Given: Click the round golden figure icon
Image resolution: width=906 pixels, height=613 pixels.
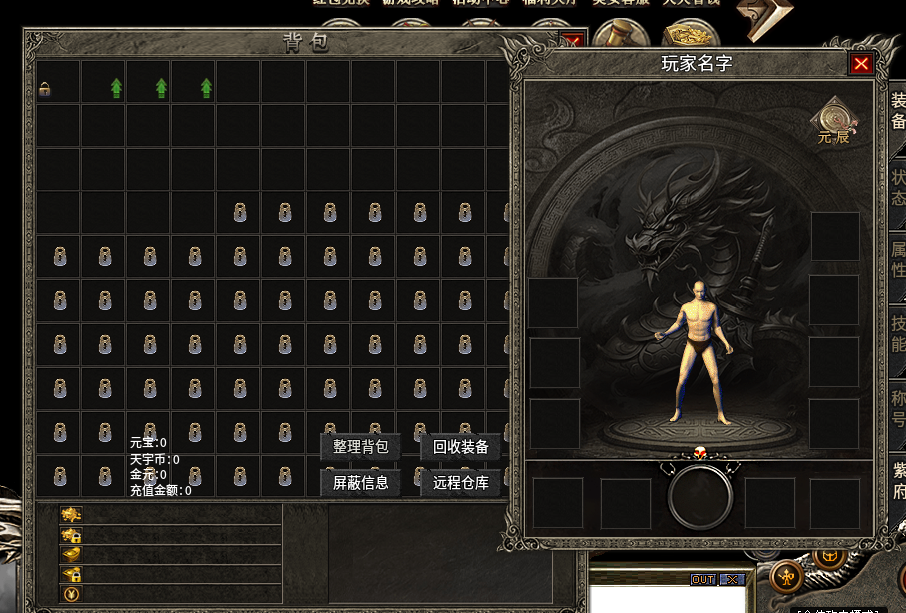Looking at the screenshot, I should coord(787,575).
